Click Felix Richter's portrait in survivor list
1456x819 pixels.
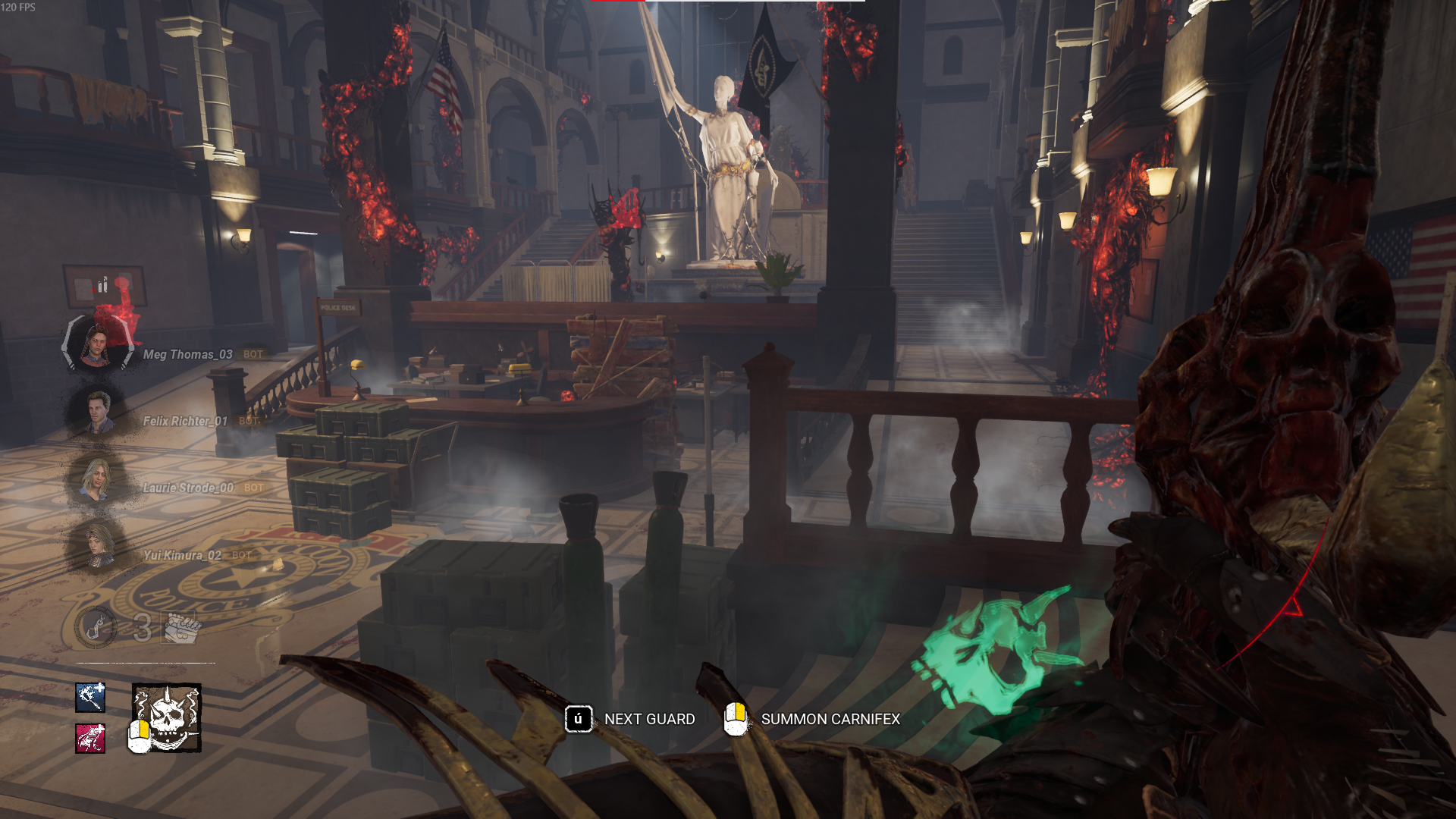(x=96, y=413)
